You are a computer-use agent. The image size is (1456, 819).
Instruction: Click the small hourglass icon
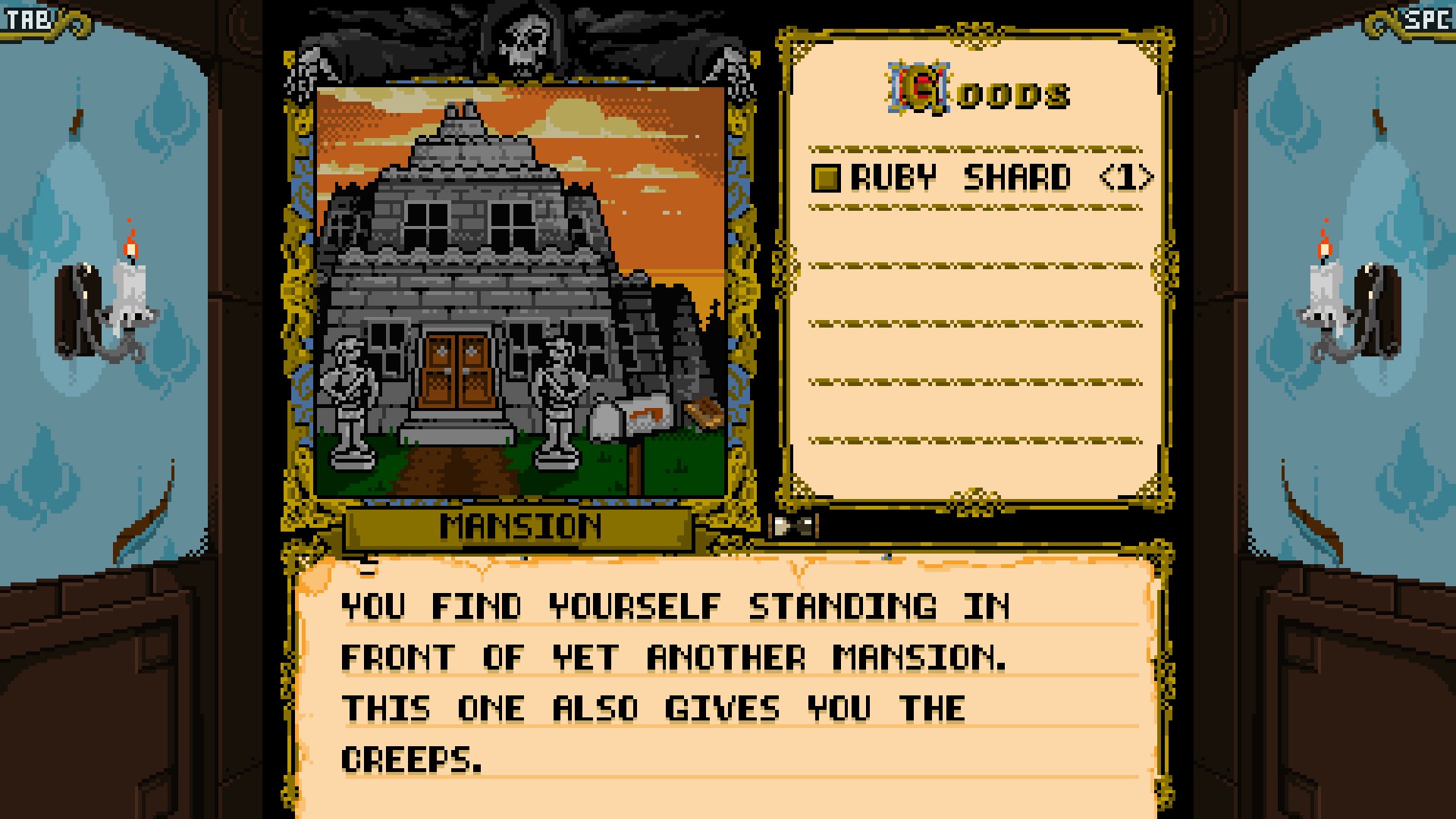793,526
